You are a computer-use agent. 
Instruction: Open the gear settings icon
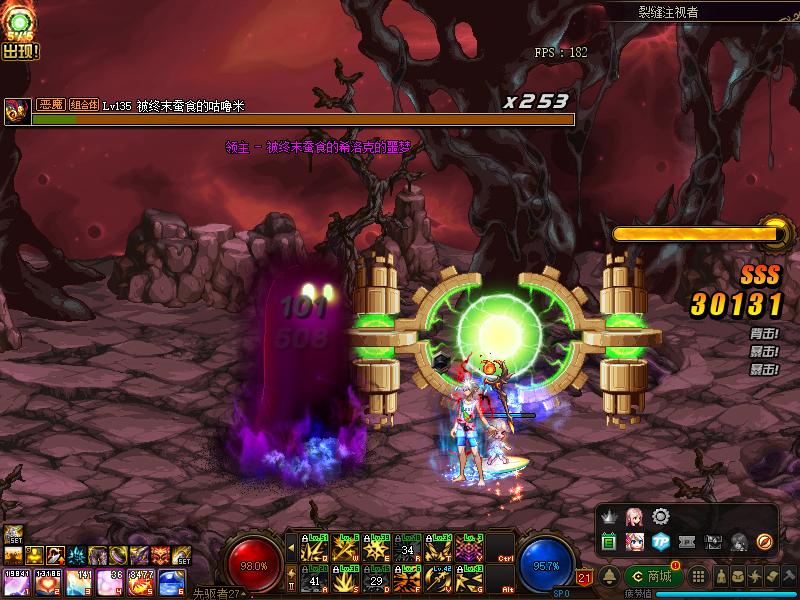click(x=660, y=516)
